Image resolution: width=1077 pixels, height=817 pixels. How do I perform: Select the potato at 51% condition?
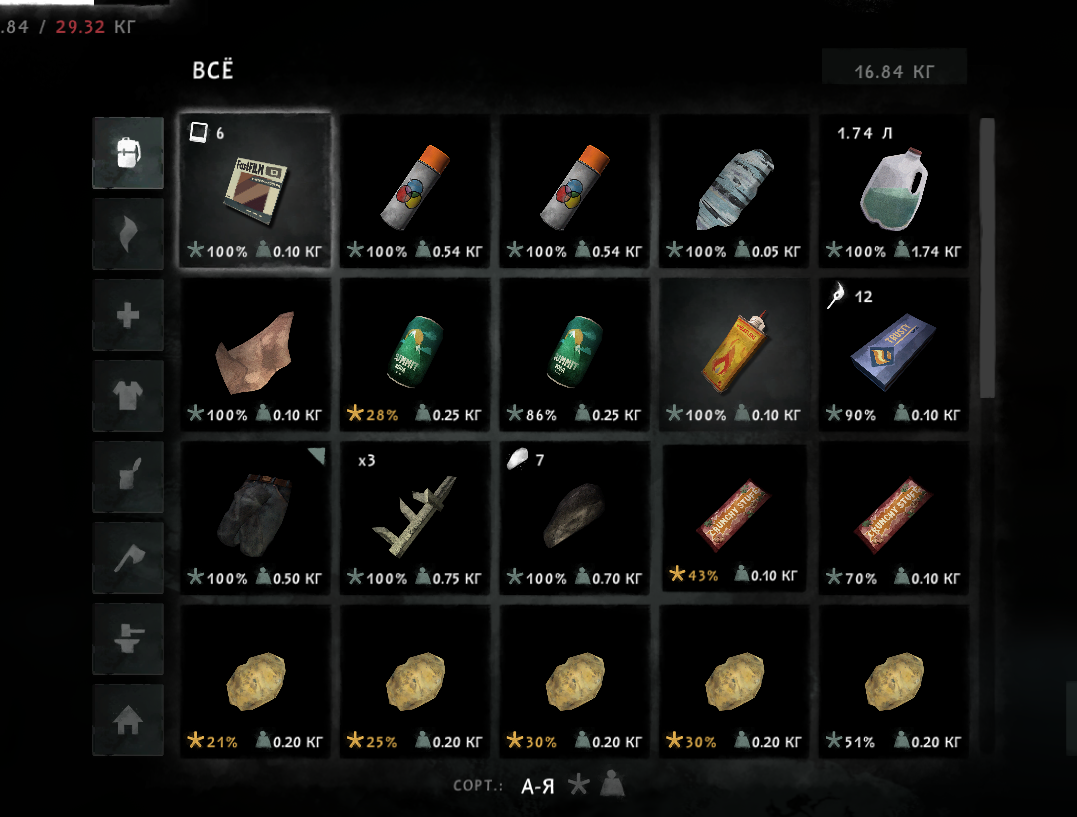click(894, 682)
